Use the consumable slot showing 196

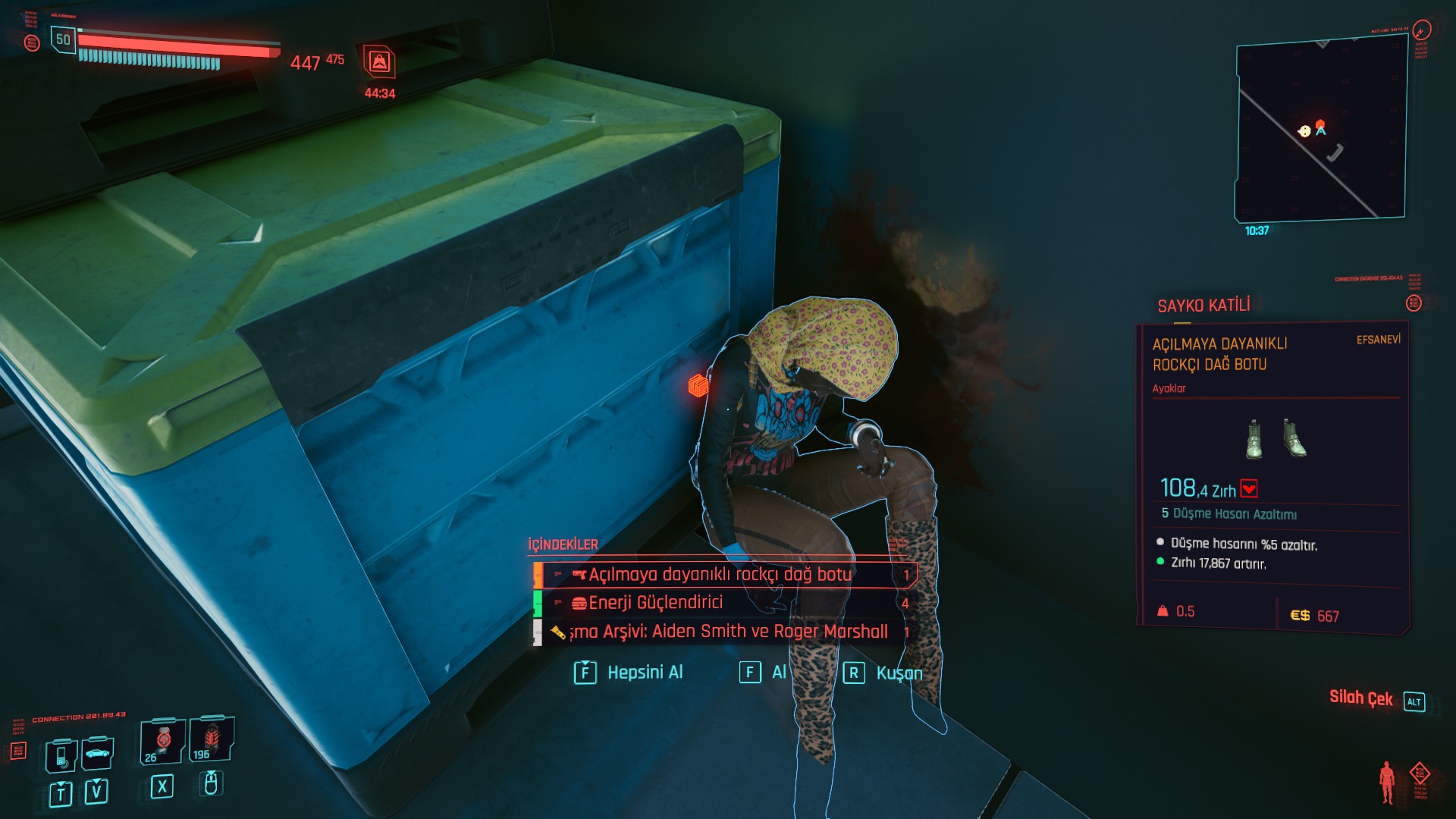point(211,739)
